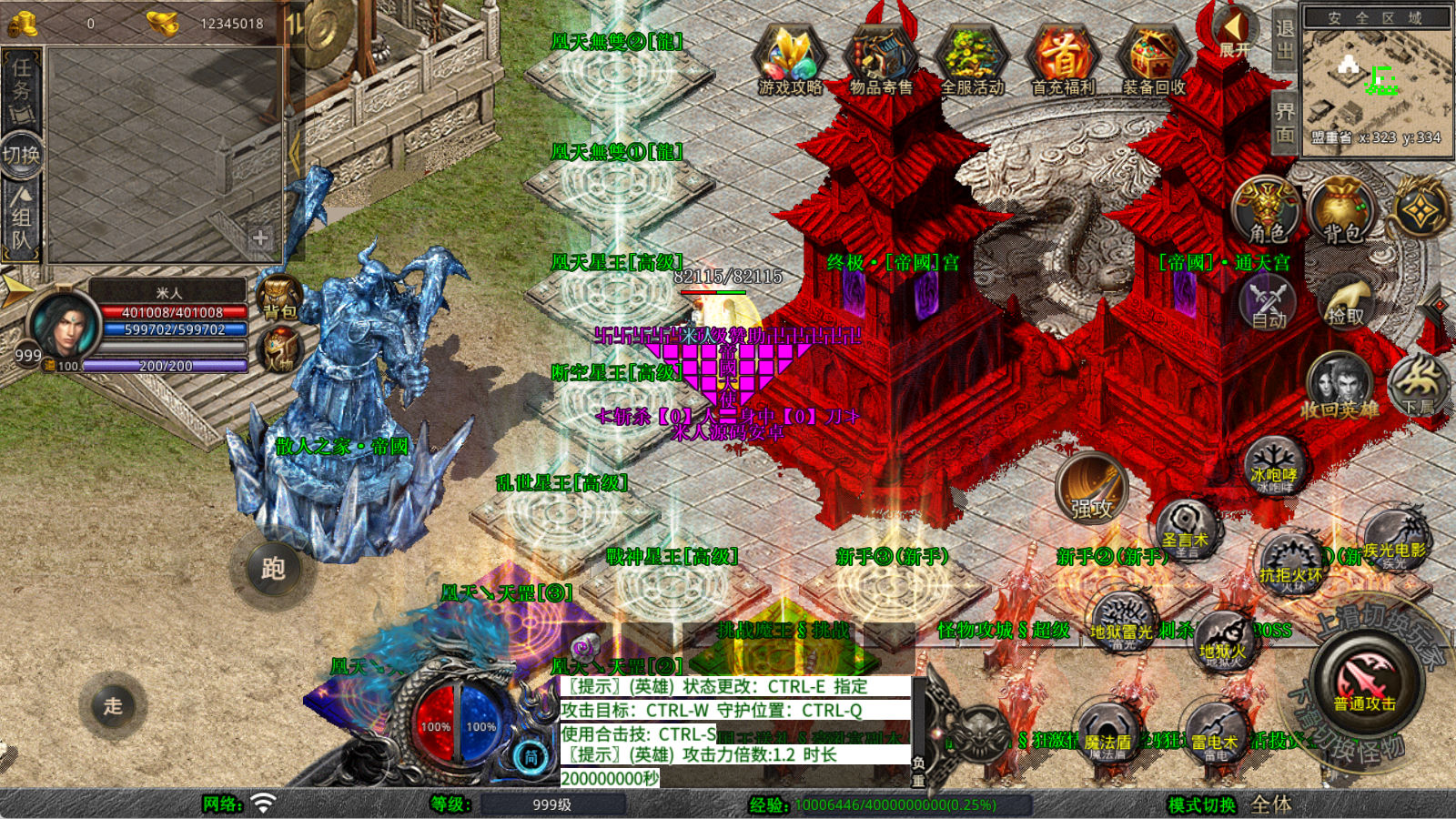
Task: Open the minimap
Action: (1376, 79)
